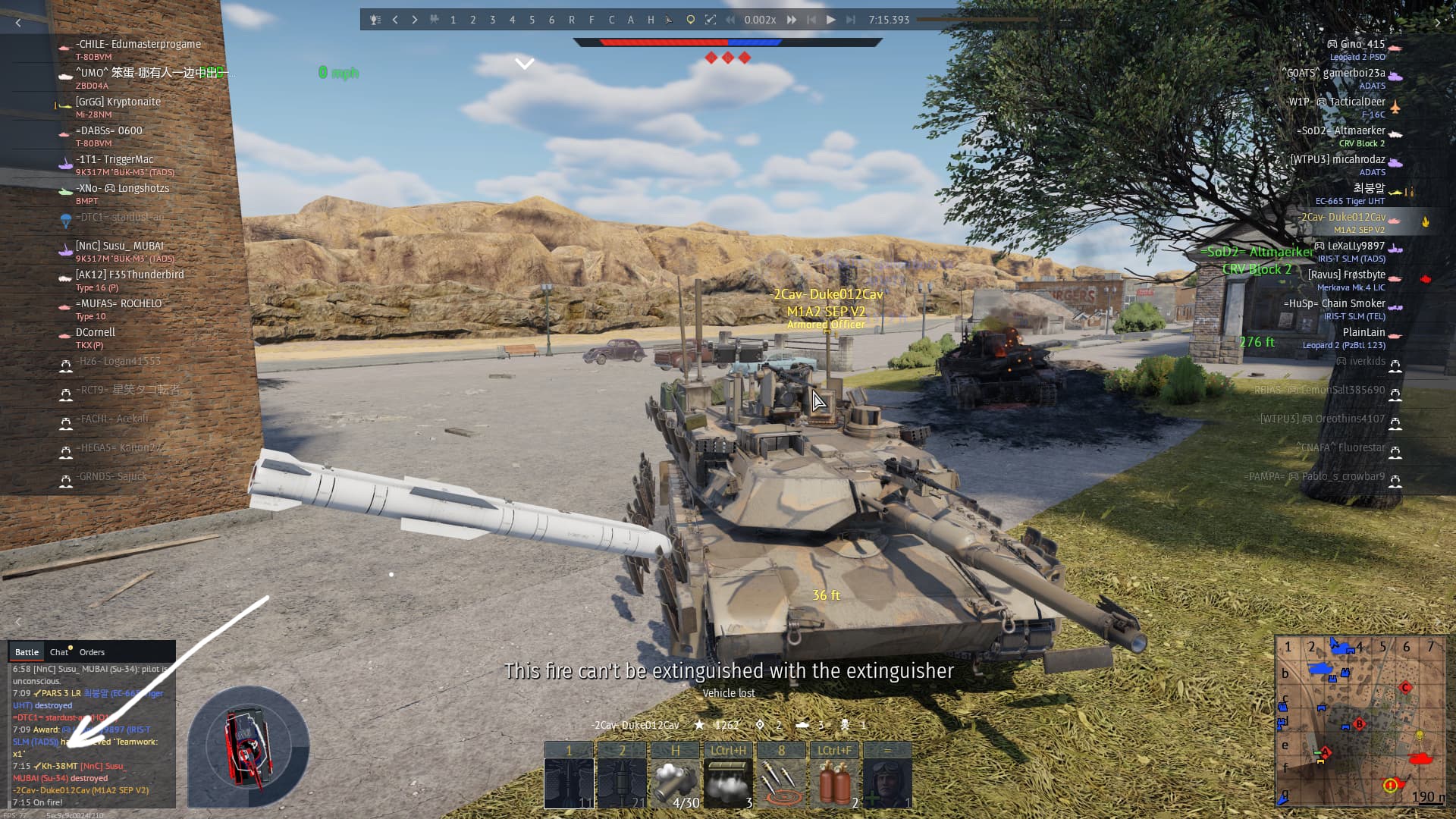Image resolution: width=1456 pixels, height=819 pixels.
Task: Select DCornell TKX (P) in the team list
Action: pyautogui.click(x=96, y=332)
